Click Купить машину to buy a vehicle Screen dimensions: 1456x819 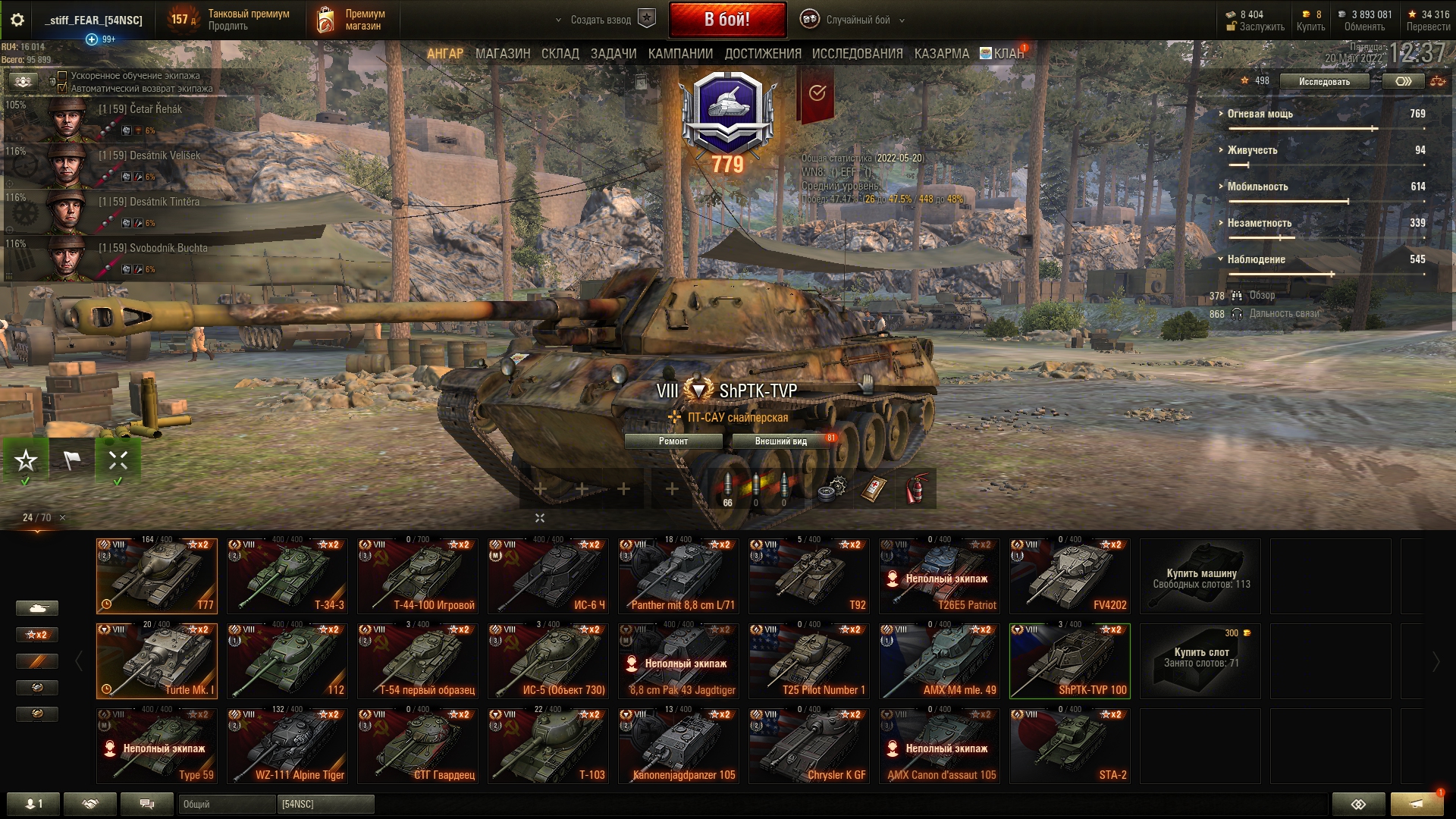[x=1200, y=577]
